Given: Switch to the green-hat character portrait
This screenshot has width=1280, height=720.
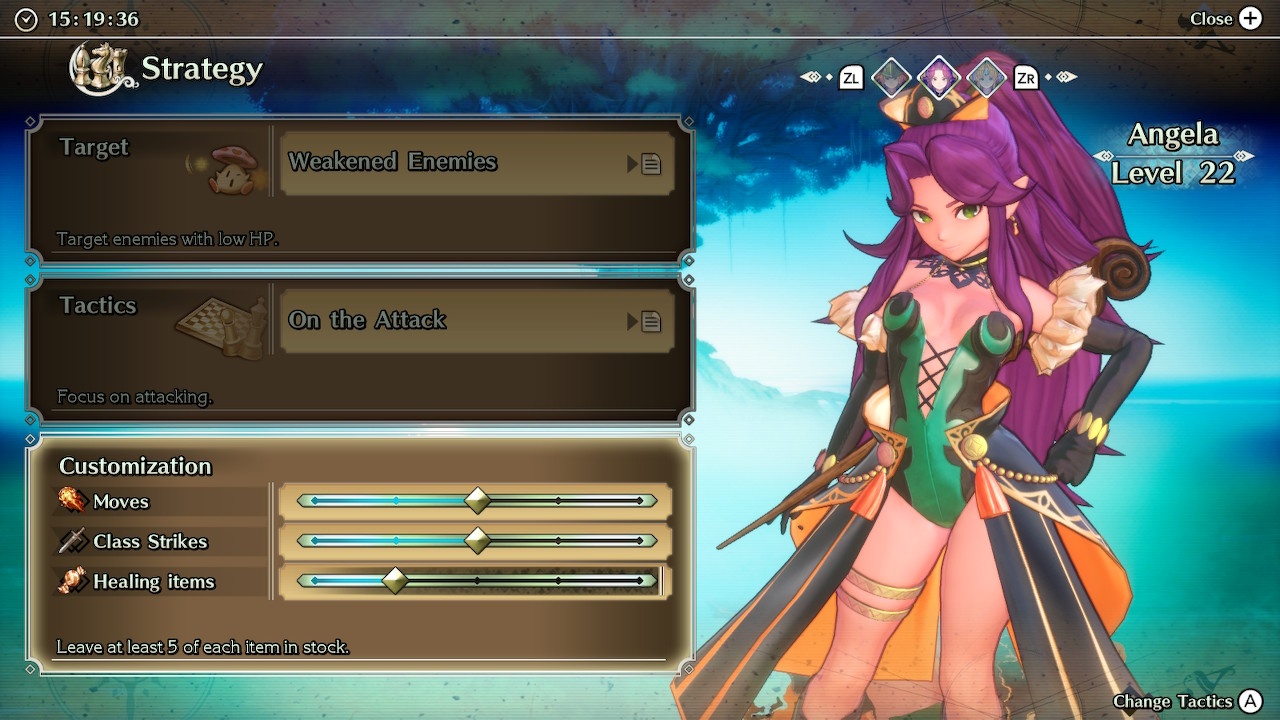Looking at the screenshot, I should (x=891, y=77).
